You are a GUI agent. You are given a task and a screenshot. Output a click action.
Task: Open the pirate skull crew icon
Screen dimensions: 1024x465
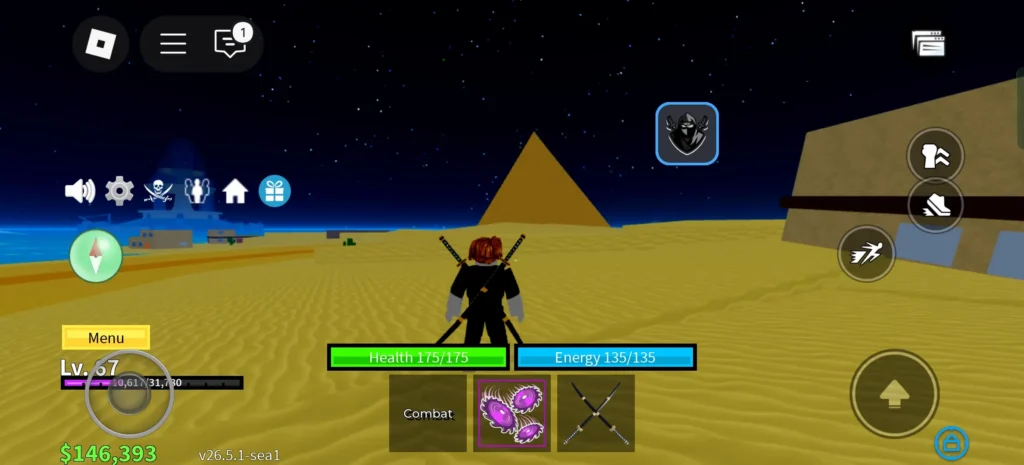(x=158, y=190)
